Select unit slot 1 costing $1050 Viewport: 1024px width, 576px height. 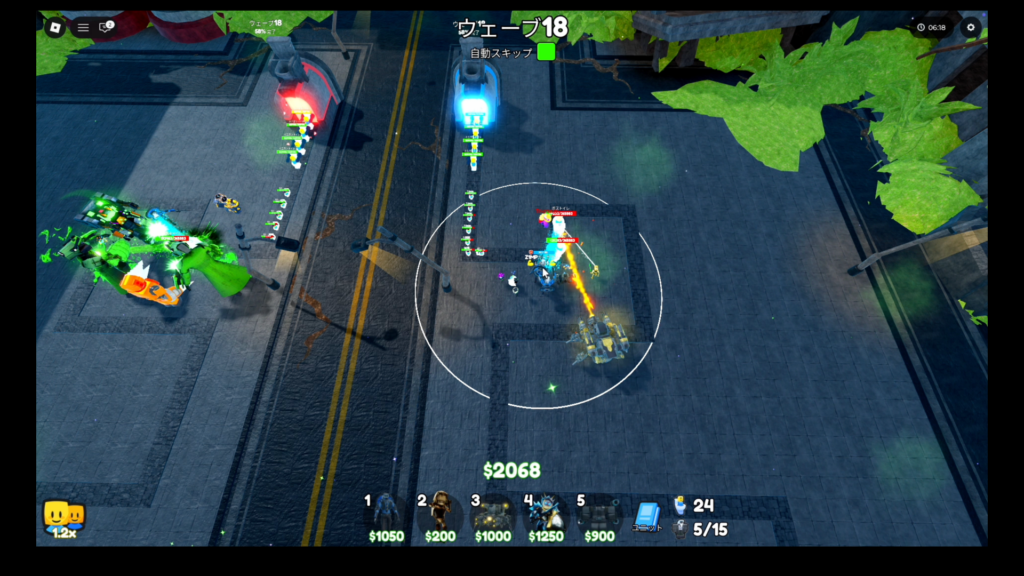click(386, 514)
